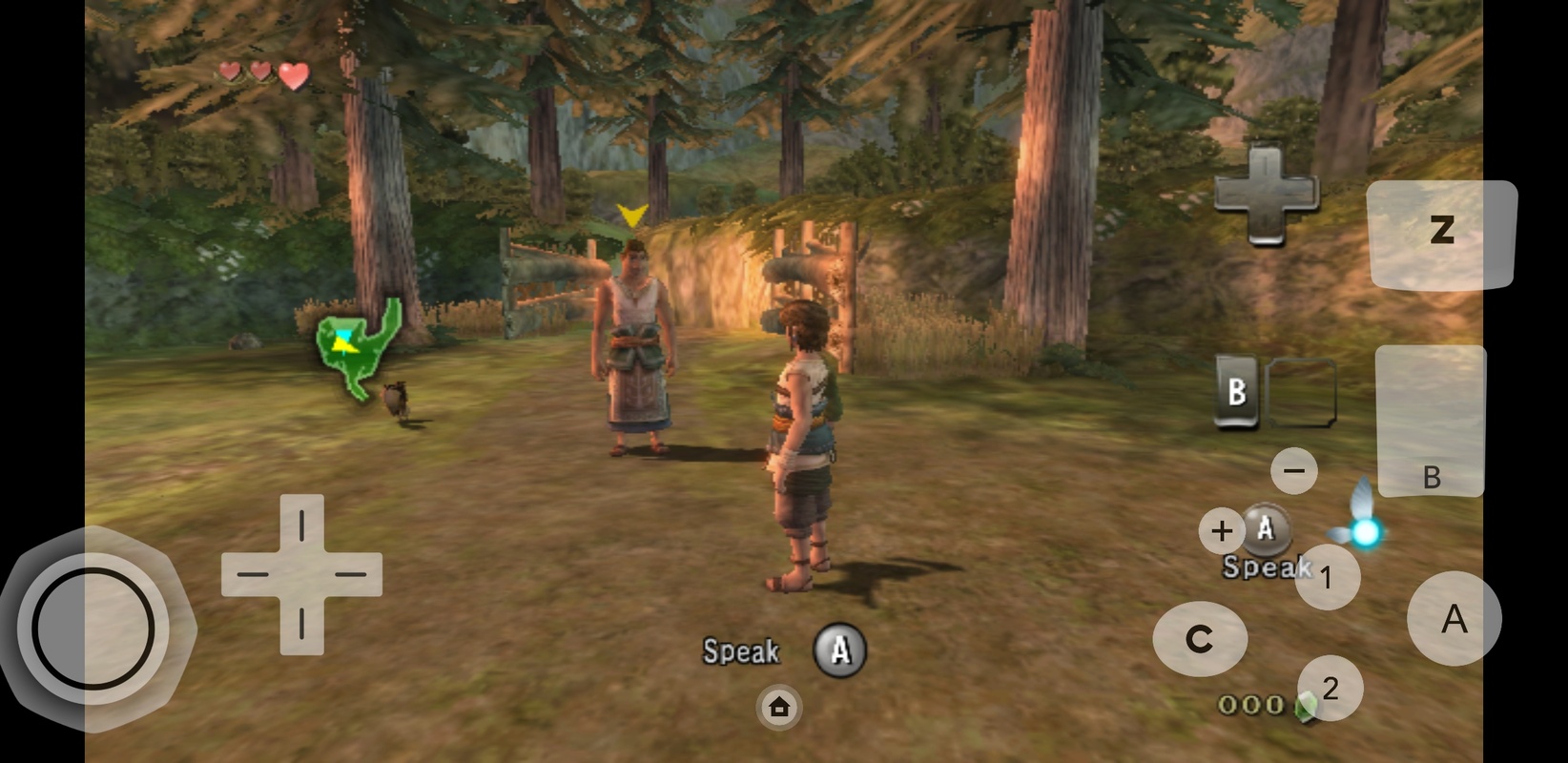Tap up on the overlay D-pad
Image resolution: width=1568 pixels, height=763 pixels.
[301, 524]
